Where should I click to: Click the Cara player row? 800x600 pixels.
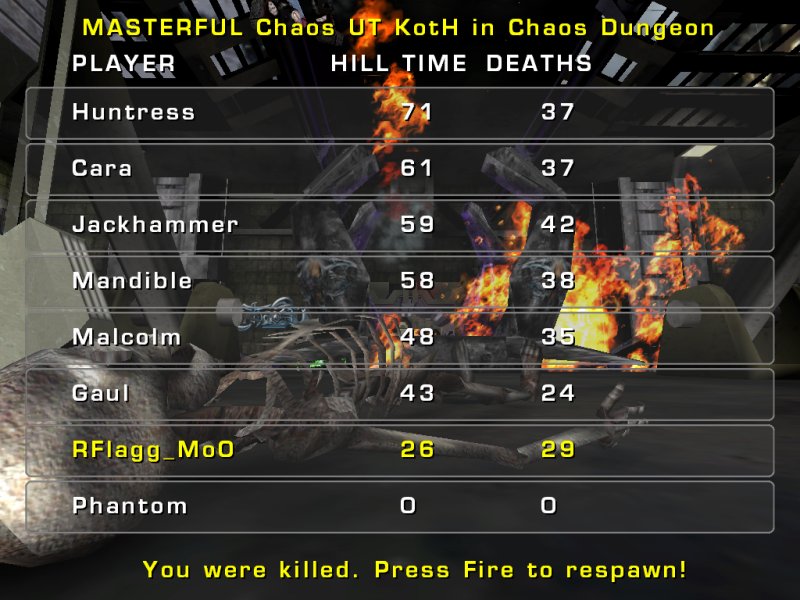(400, 169)
